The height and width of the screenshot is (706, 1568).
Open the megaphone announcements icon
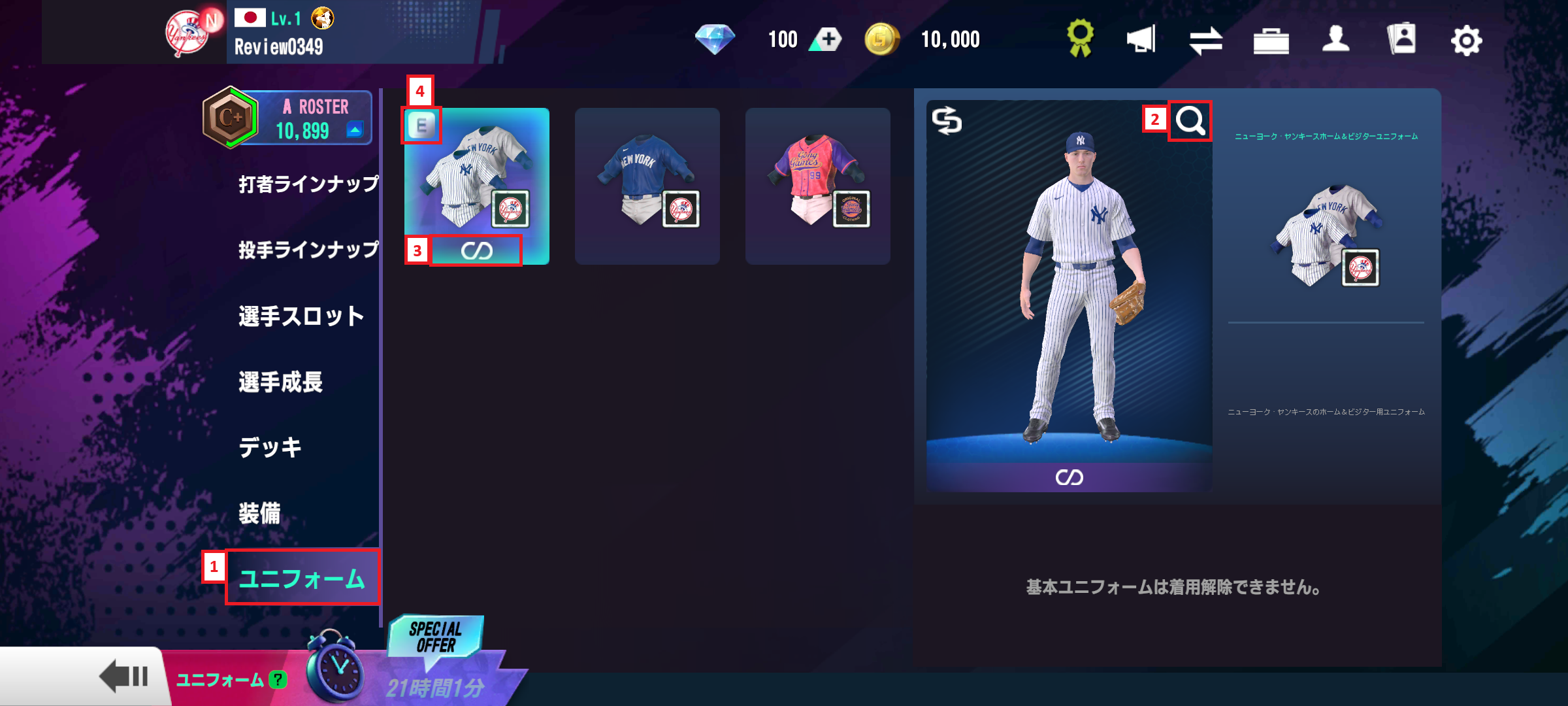click(x=1141, y=39)
